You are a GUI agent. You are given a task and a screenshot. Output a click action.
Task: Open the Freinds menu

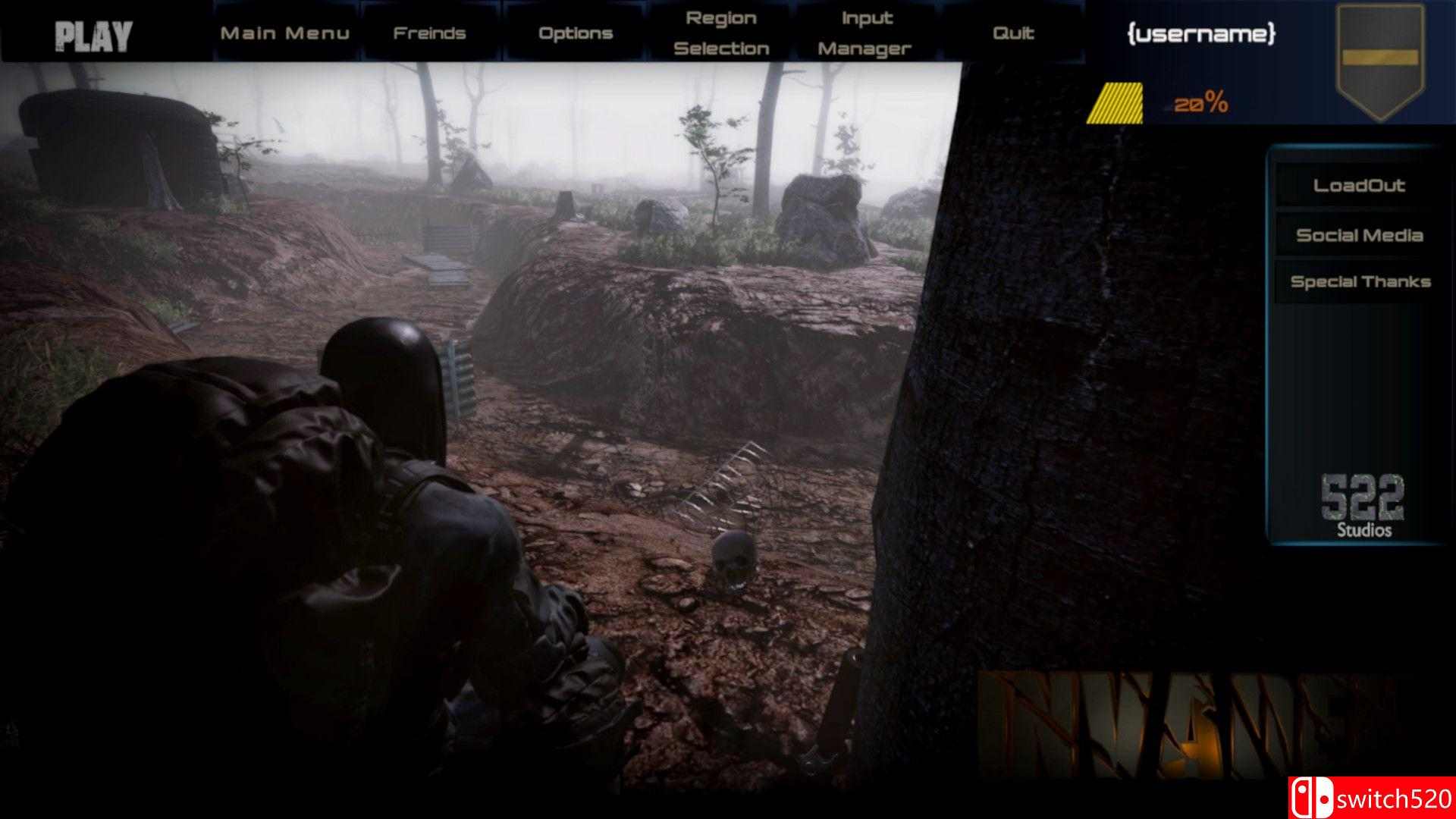pyautogui.click(x=429, y=33)
